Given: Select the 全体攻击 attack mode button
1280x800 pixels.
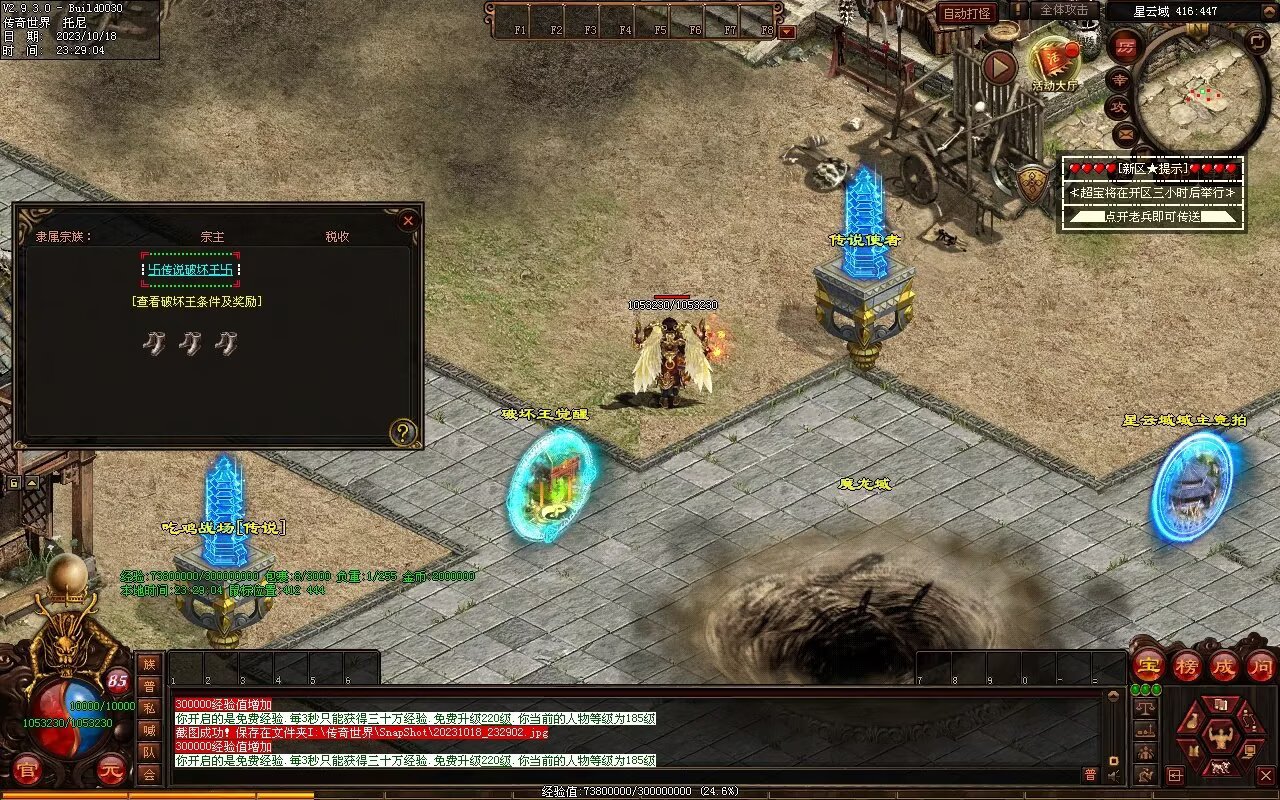Looking at the screenshot, I should pyautogui.click(x=1064, y=10).
